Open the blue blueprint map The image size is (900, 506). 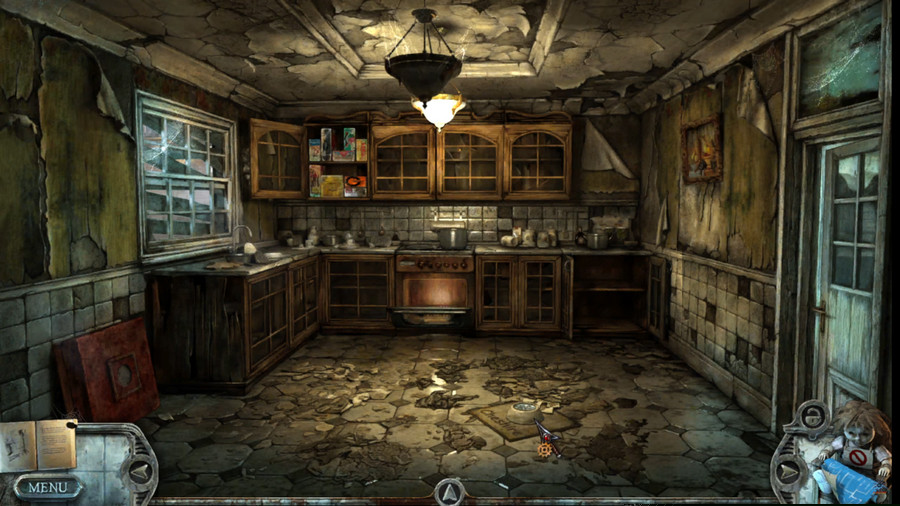point(850,480)
